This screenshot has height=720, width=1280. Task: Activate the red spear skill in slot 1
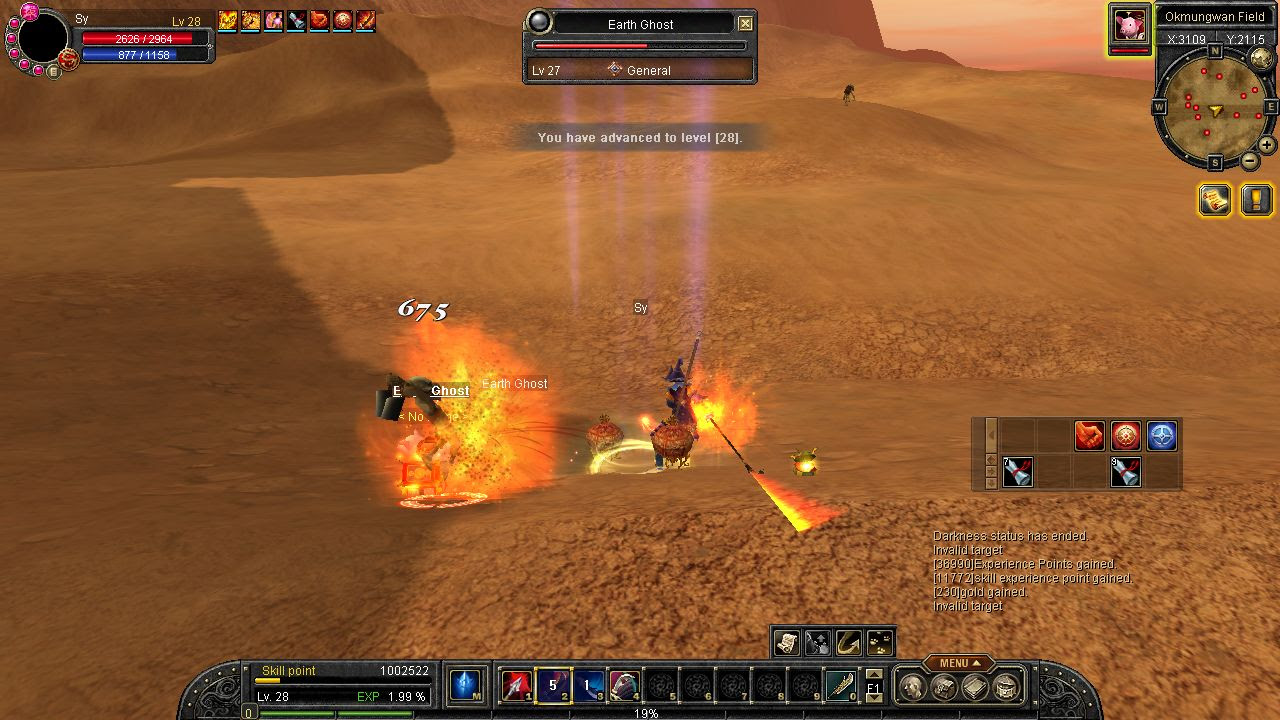516,686
